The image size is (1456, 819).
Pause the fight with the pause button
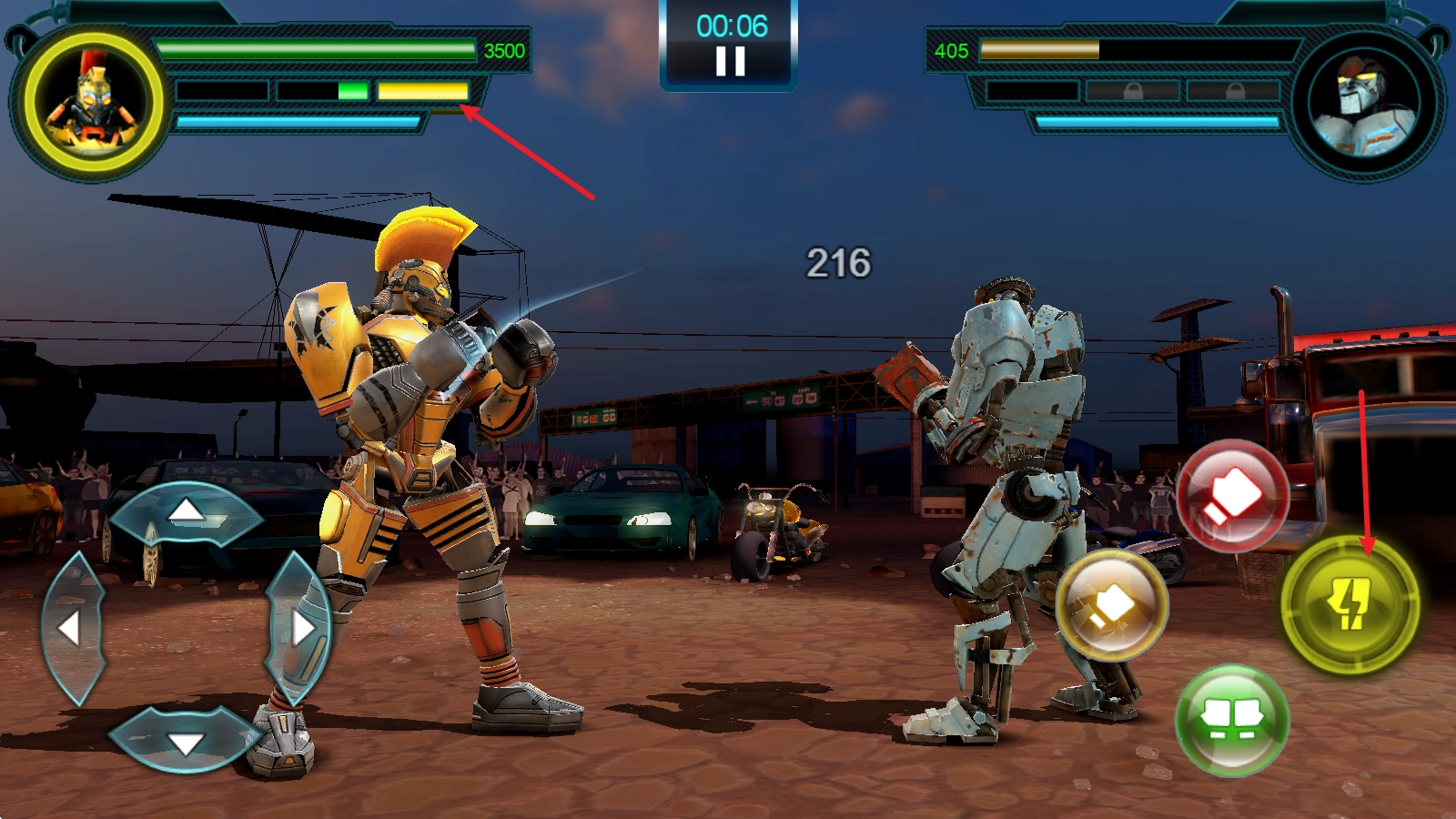coord(730,61)
